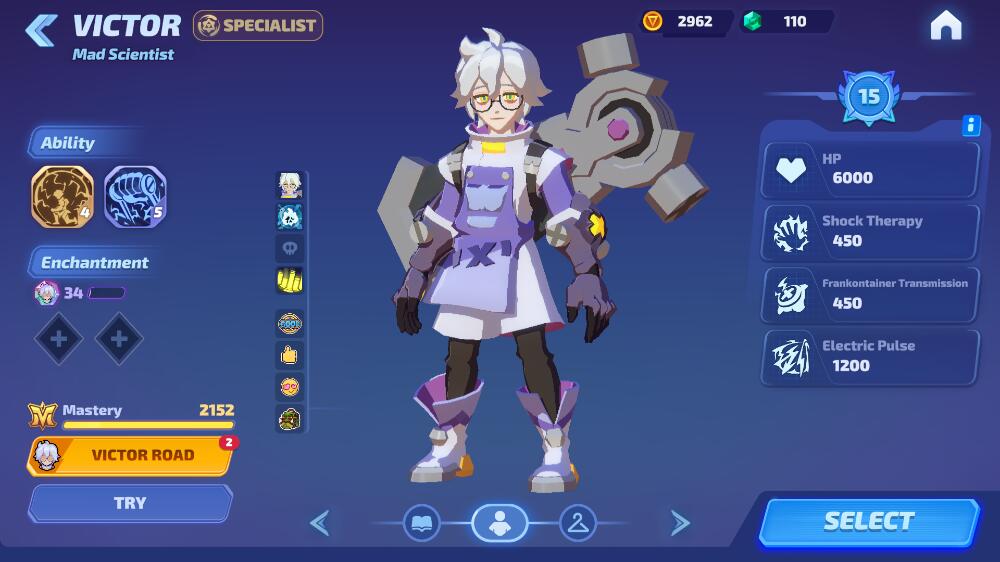Image resolution: width=1000 pixels, height=562 pixels.
Task: Switch to the clothes hanger skins tab
Action: coord(577,522)
